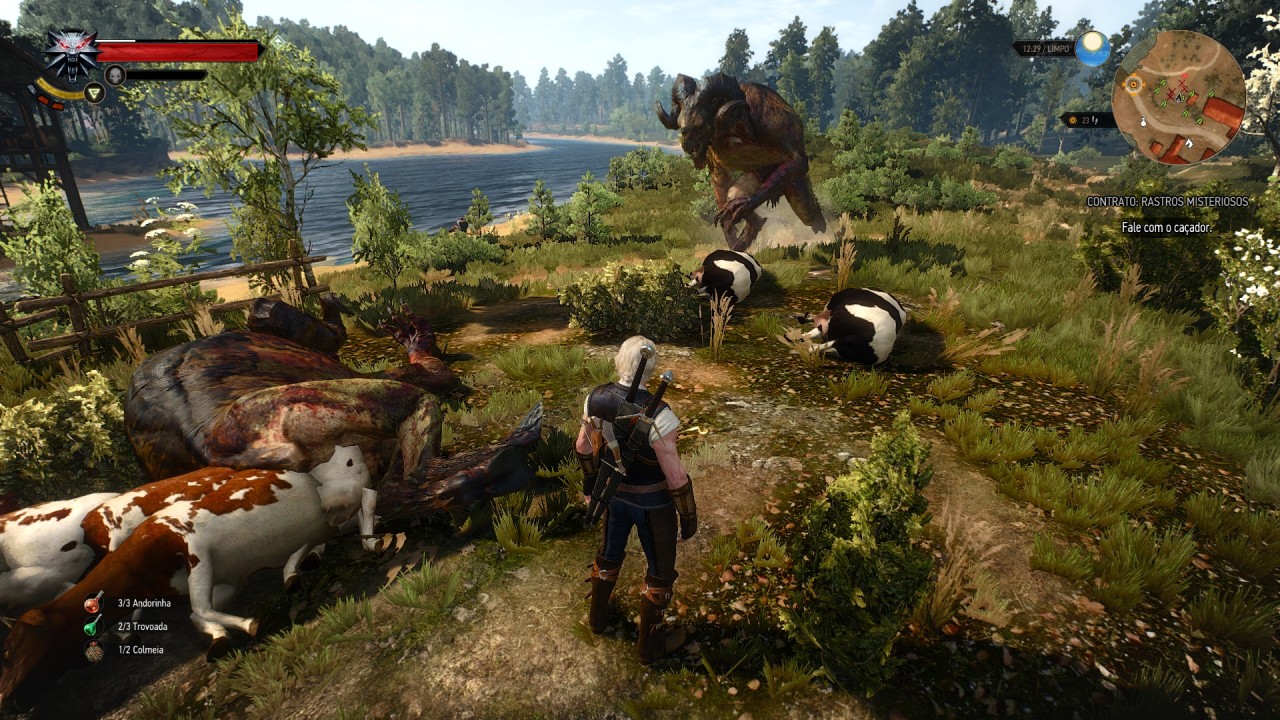
Task: Open the circular minimap
Action: coord(1178,96)
